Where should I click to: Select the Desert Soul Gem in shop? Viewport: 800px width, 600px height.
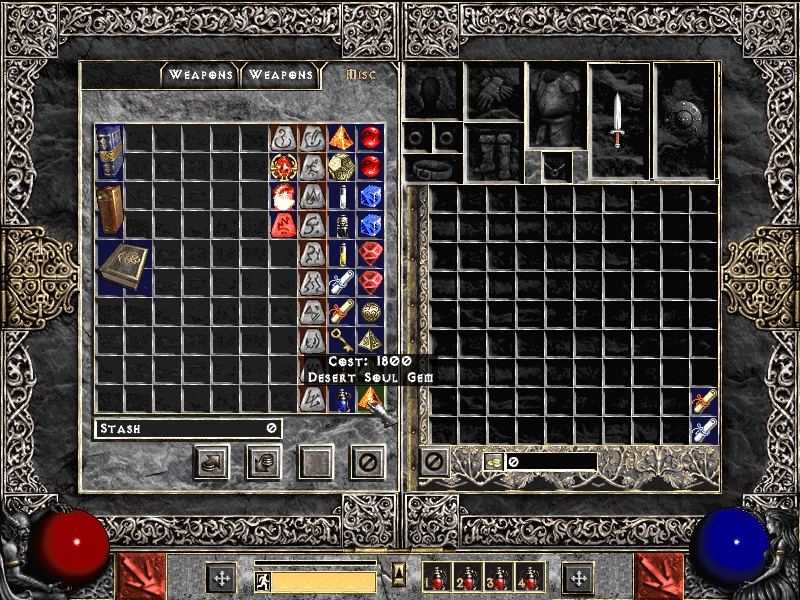pyautogui.click(x=371, y=399)
